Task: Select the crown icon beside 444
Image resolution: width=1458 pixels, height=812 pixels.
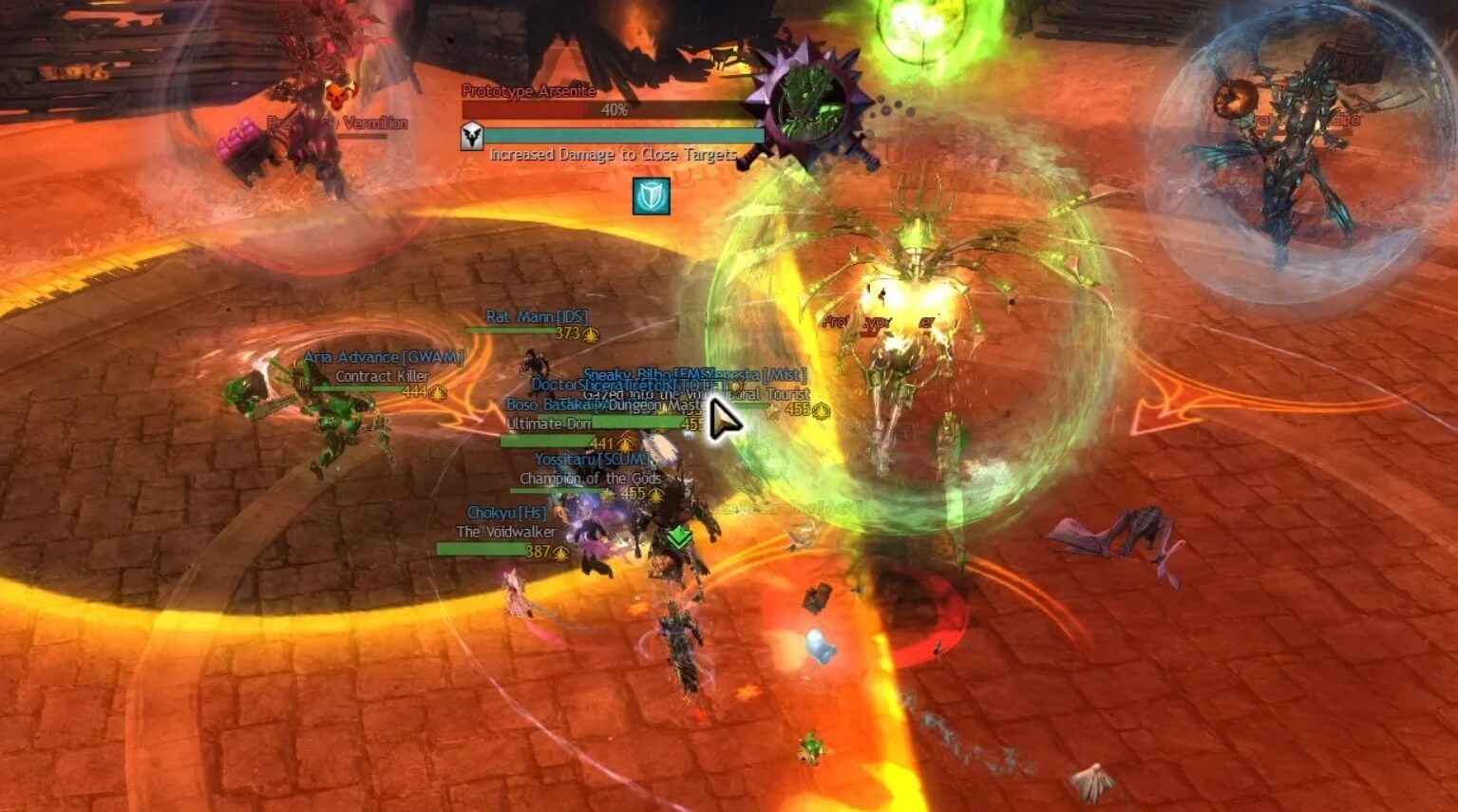Action: pyautogui.click(x=438, y=393)
